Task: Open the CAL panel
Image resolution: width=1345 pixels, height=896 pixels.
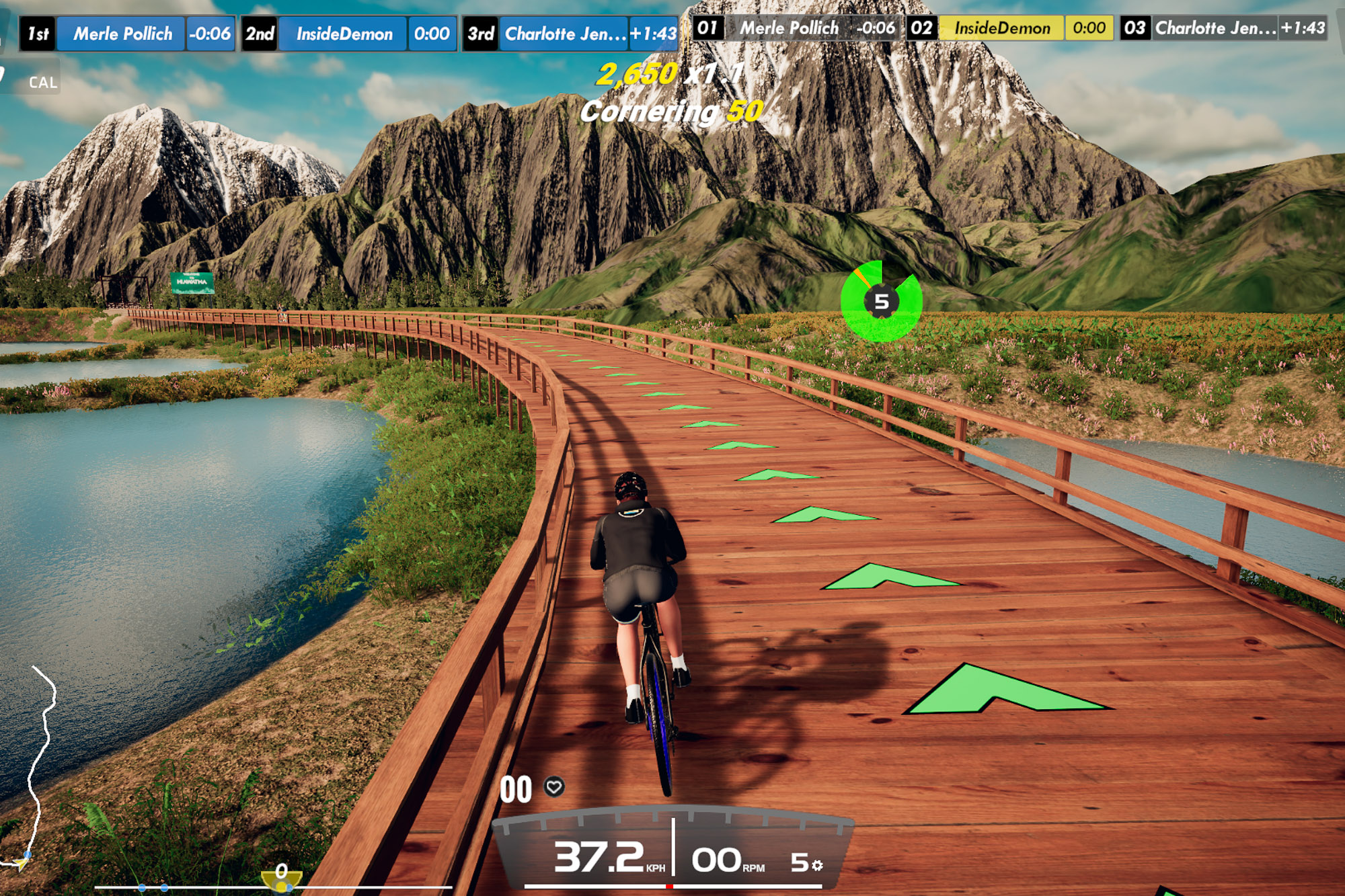Action: (x=42, y=83)
